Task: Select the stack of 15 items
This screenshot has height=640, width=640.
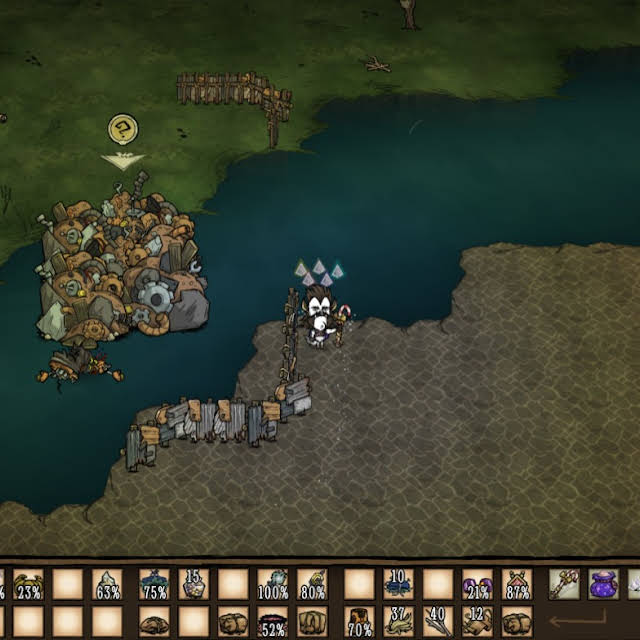Action: coord(193,584)
